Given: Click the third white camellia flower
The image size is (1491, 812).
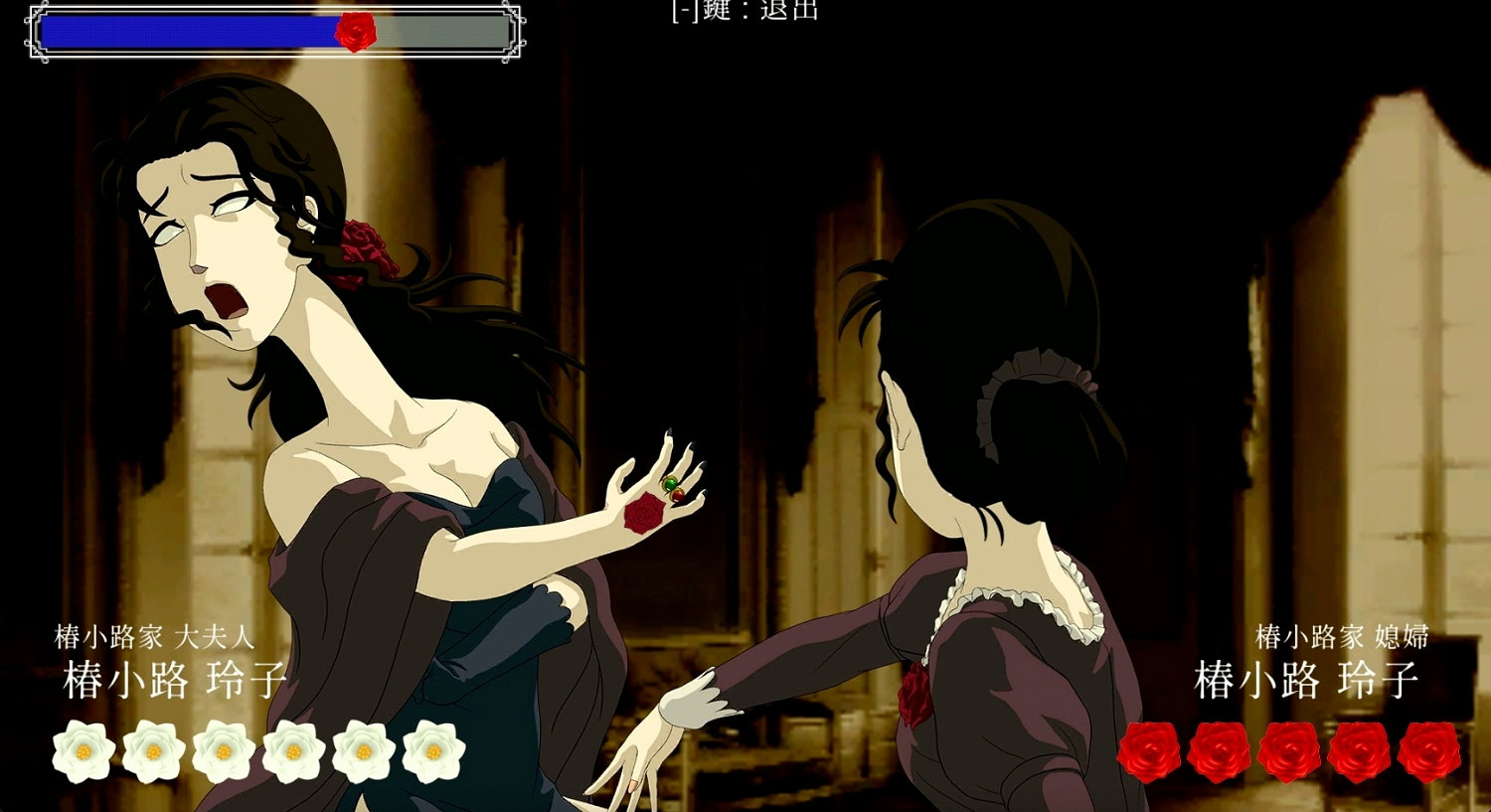Looking at the screenshot, I should (225, 753).
